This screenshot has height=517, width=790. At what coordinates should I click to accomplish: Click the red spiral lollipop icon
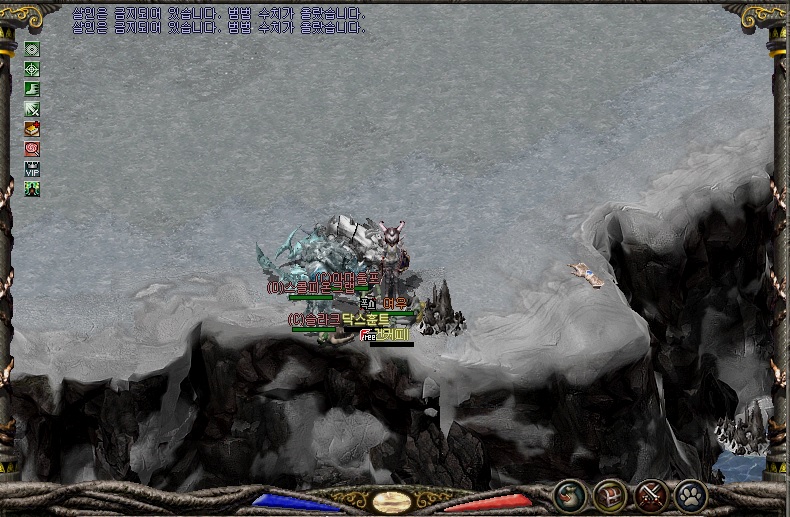pyautogui.click(x=32, y=149)
